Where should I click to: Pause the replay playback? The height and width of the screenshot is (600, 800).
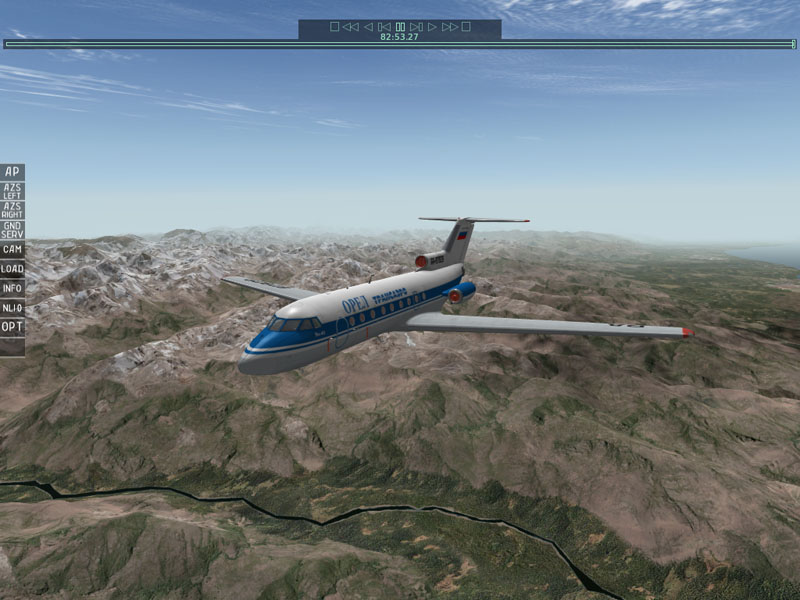400,27
